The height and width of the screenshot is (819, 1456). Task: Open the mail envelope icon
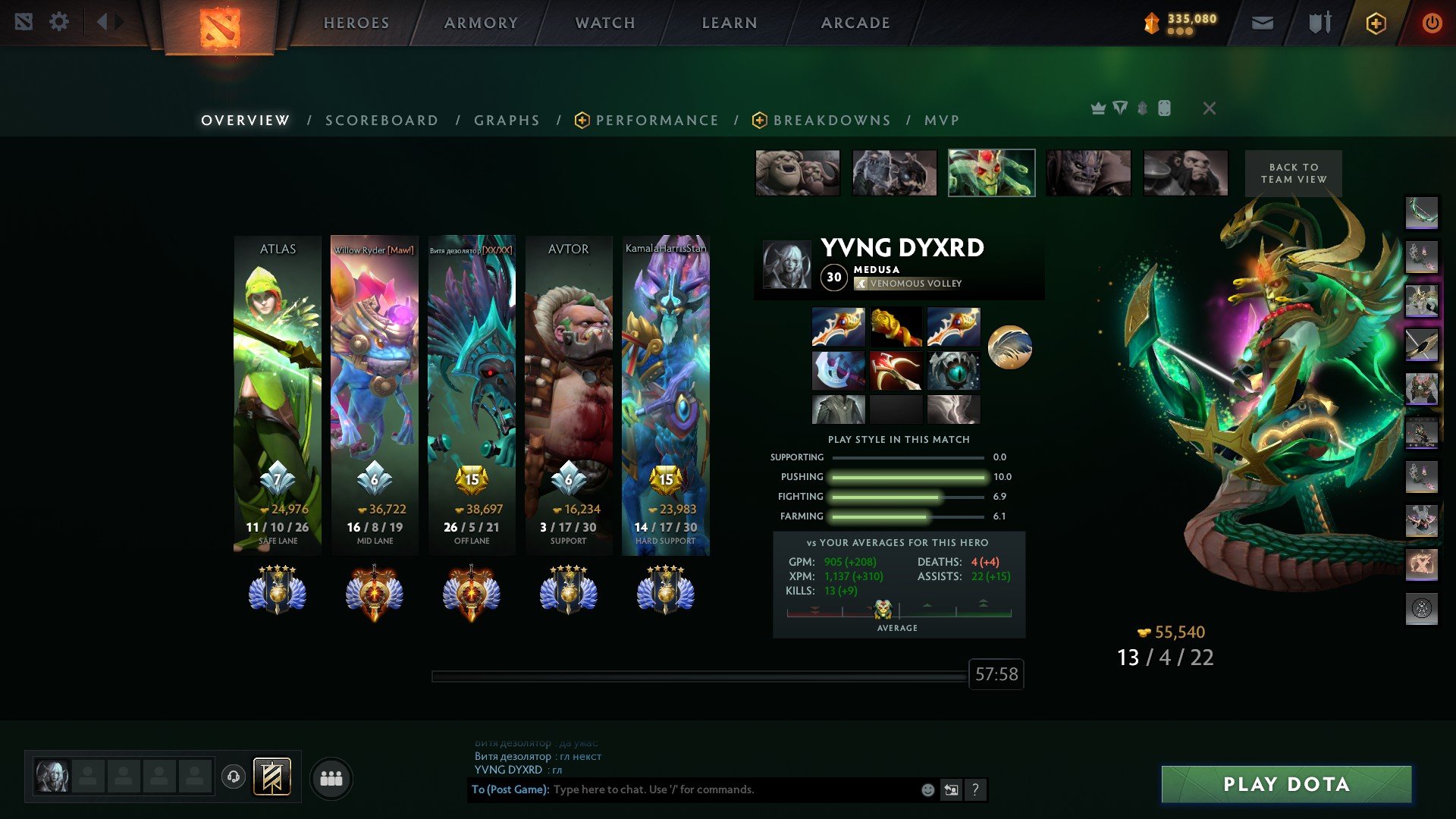click(1262, 24)
